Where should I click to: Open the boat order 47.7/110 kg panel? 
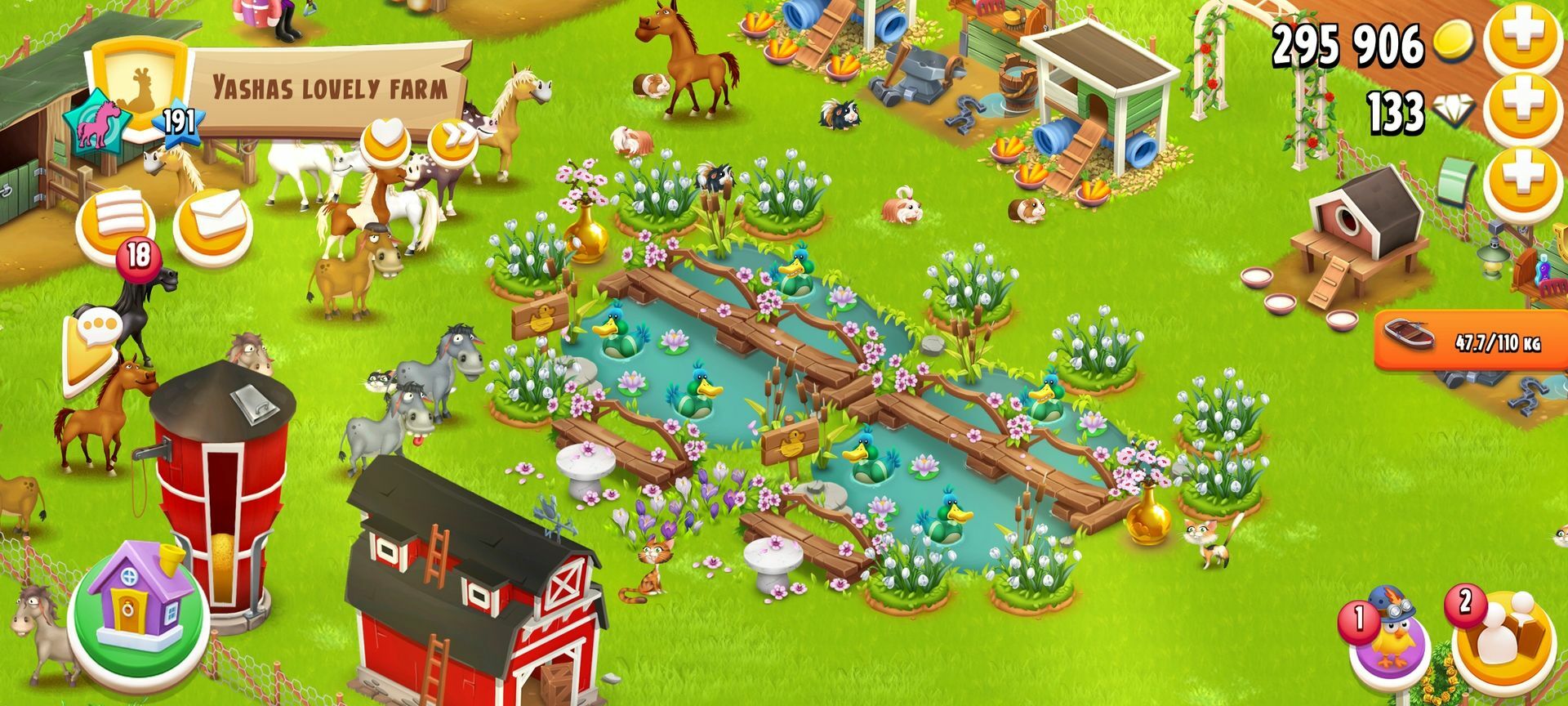1471,341
